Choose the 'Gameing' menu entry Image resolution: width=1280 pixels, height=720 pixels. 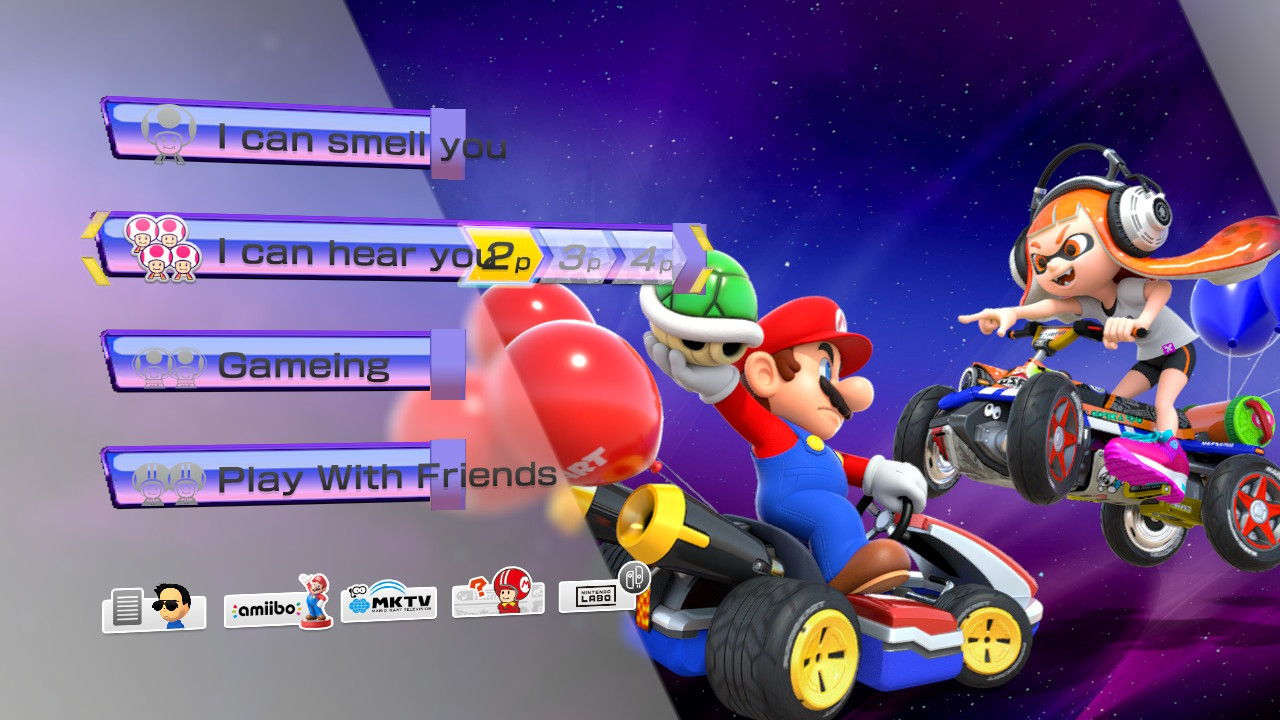click(x=300, y=365)
